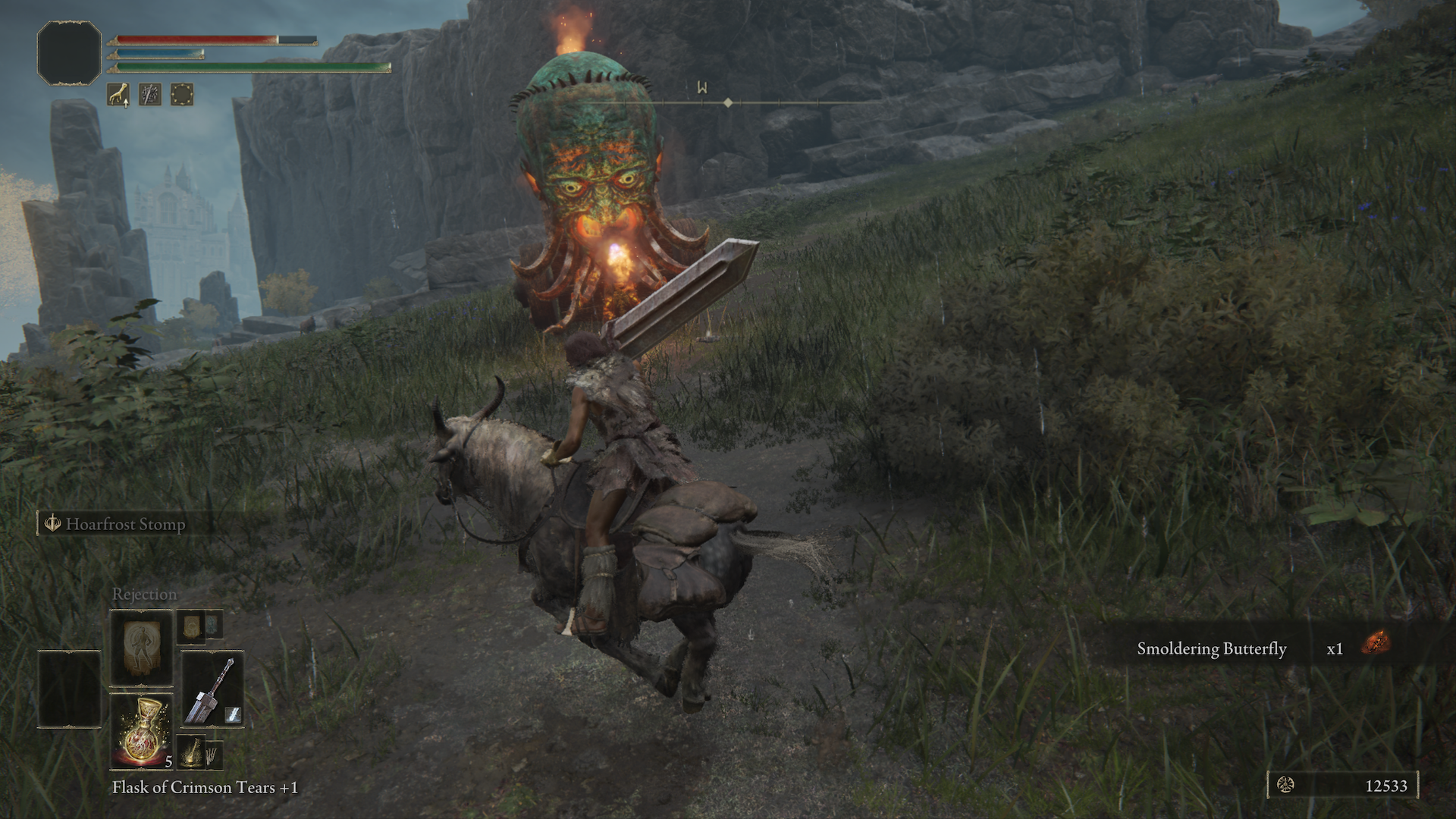Select the Rejection incantation slot

tap(141, 647)
